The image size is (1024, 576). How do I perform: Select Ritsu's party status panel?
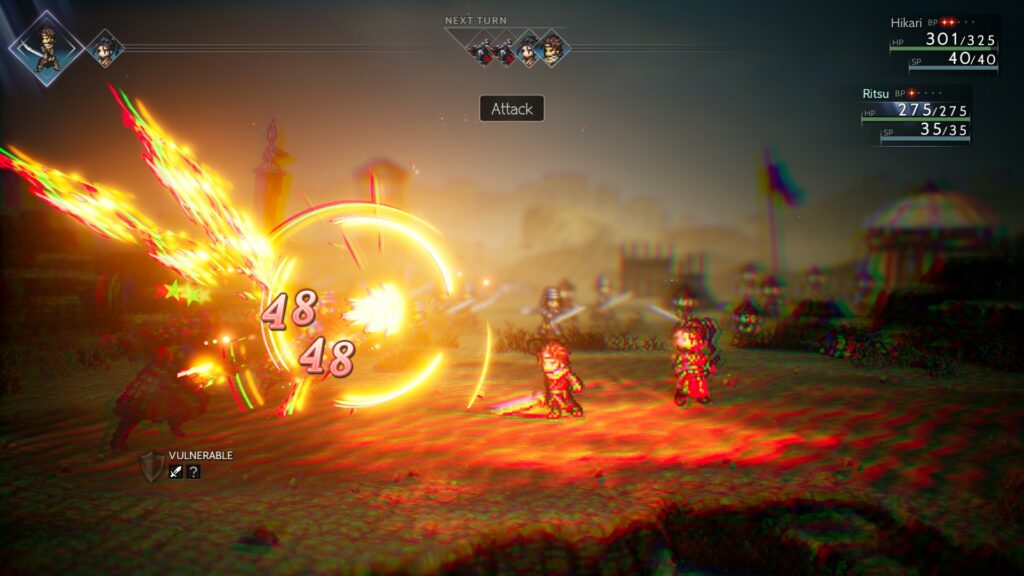(915, 116)
